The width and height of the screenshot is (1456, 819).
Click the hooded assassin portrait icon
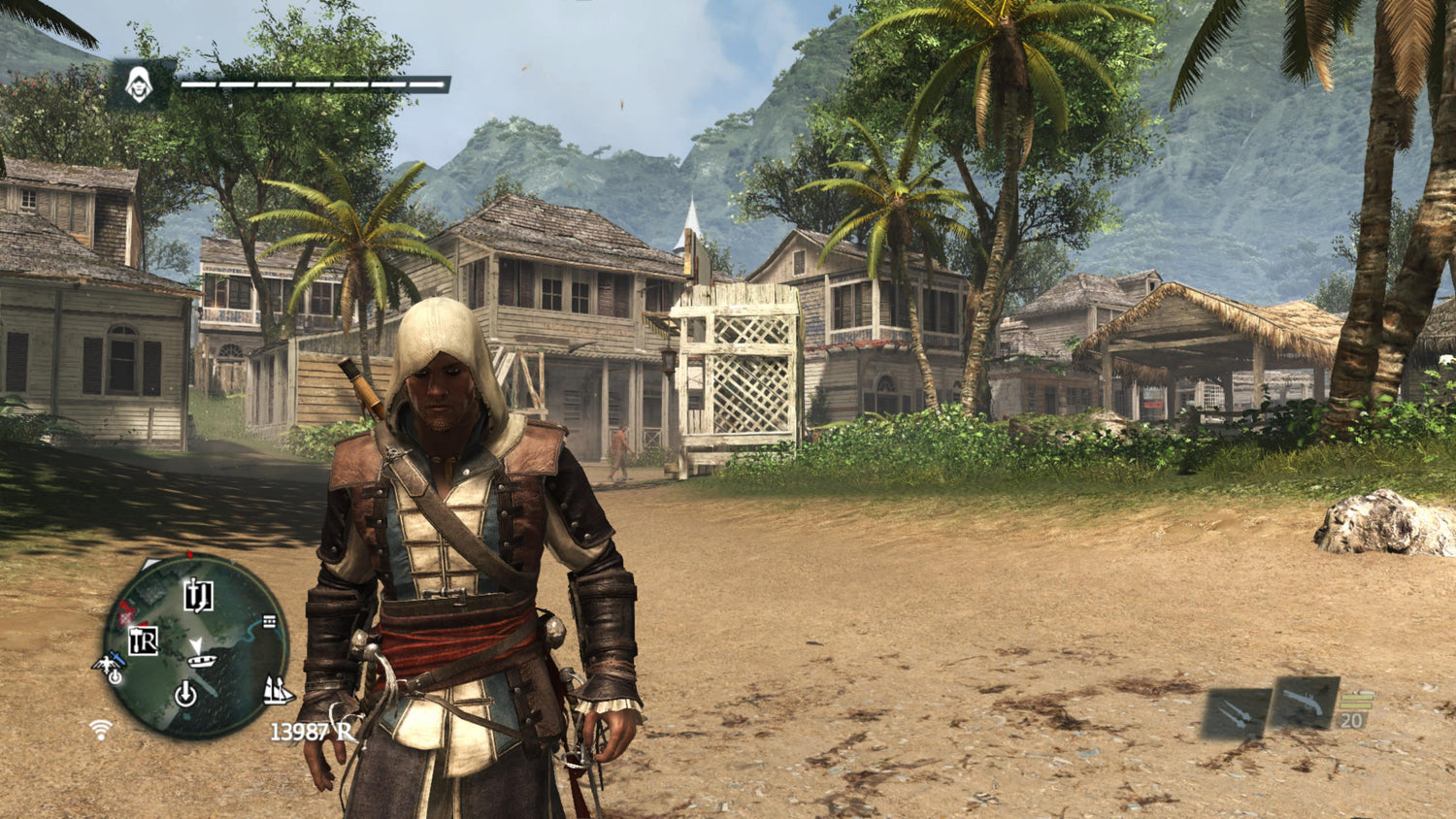coord(140,85)
